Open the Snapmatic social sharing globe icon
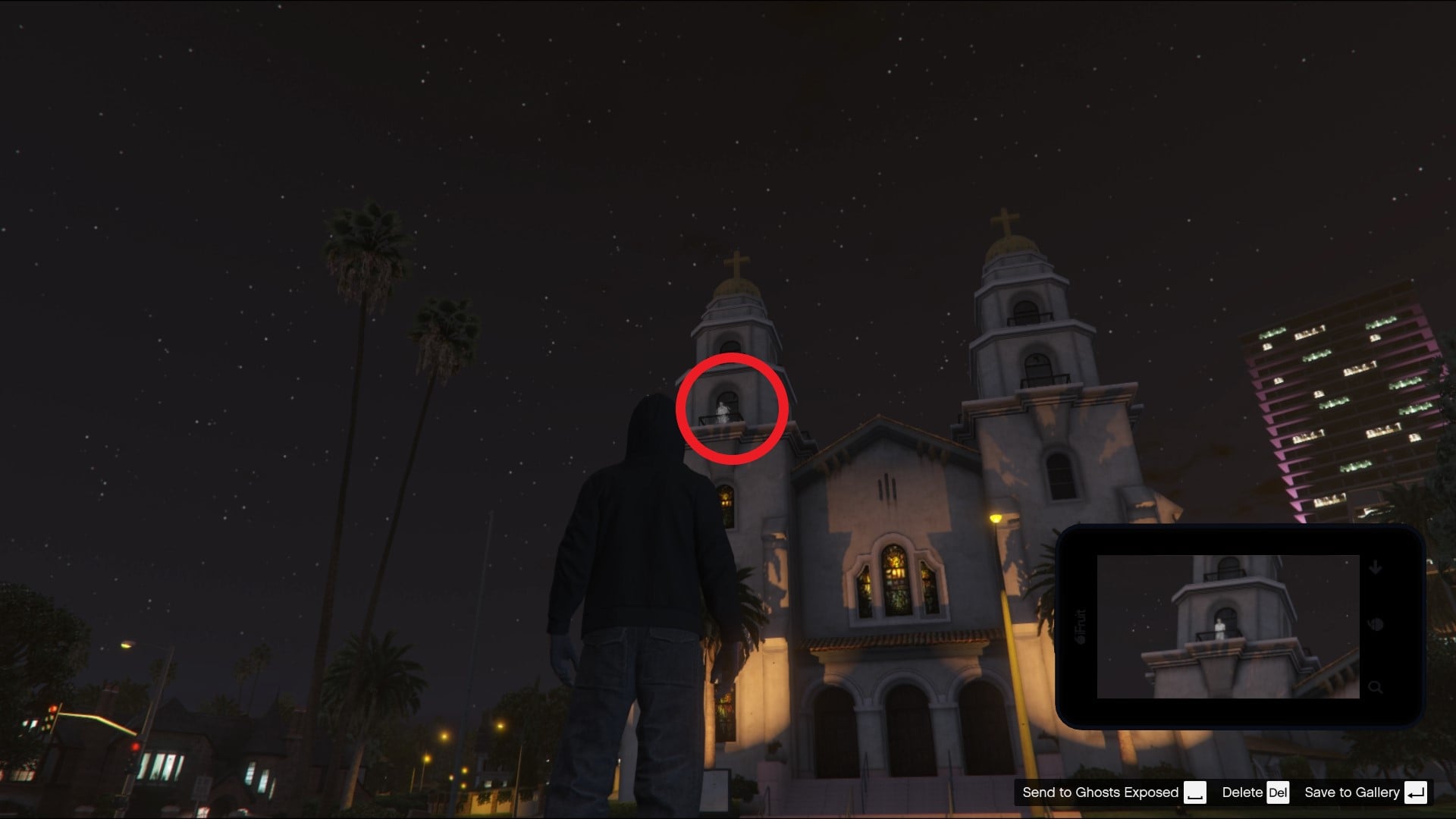 coord(1376,624)
